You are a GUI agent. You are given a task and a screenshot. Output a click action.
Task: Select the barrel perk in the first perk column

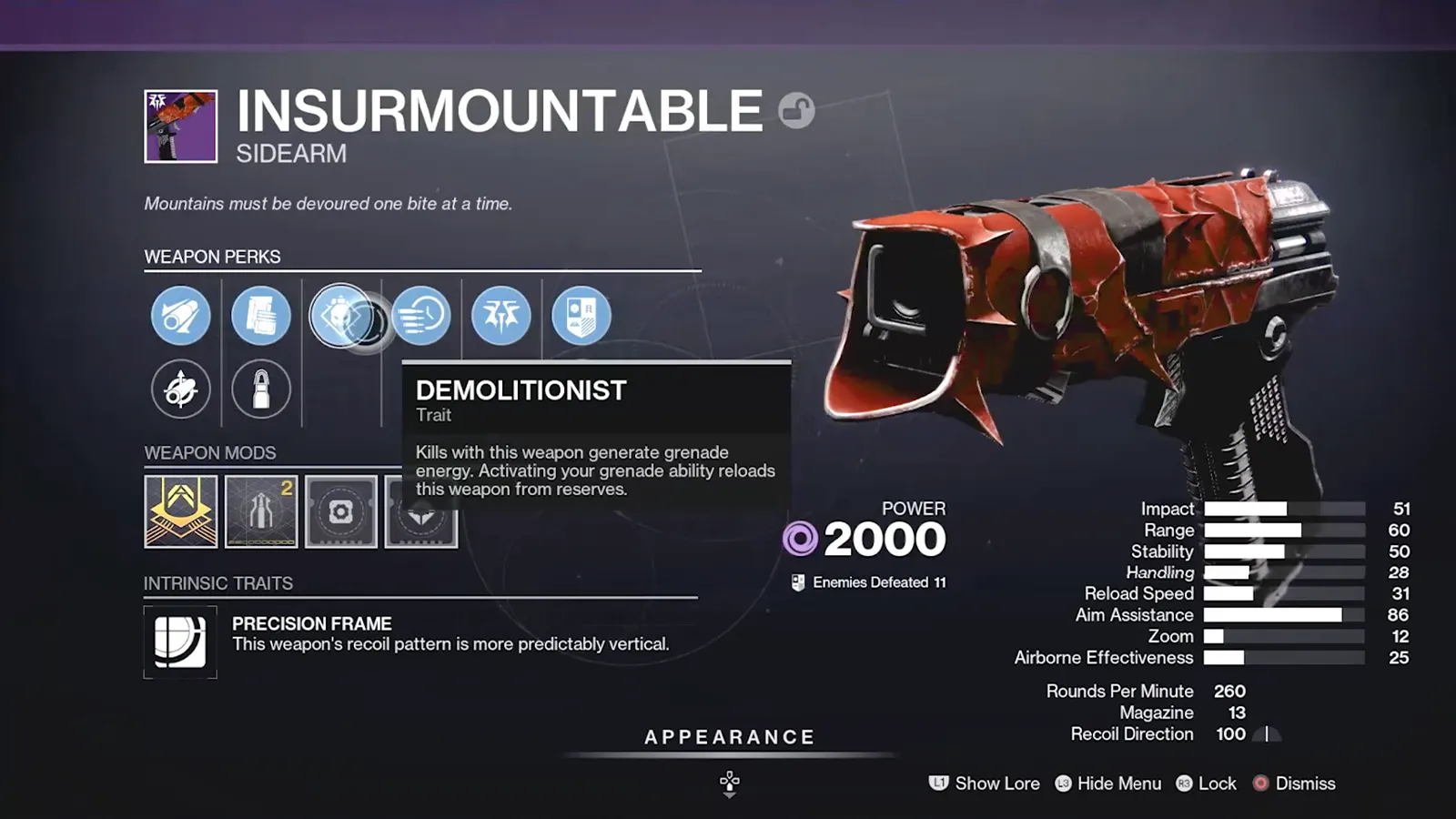tap(180, 314)
